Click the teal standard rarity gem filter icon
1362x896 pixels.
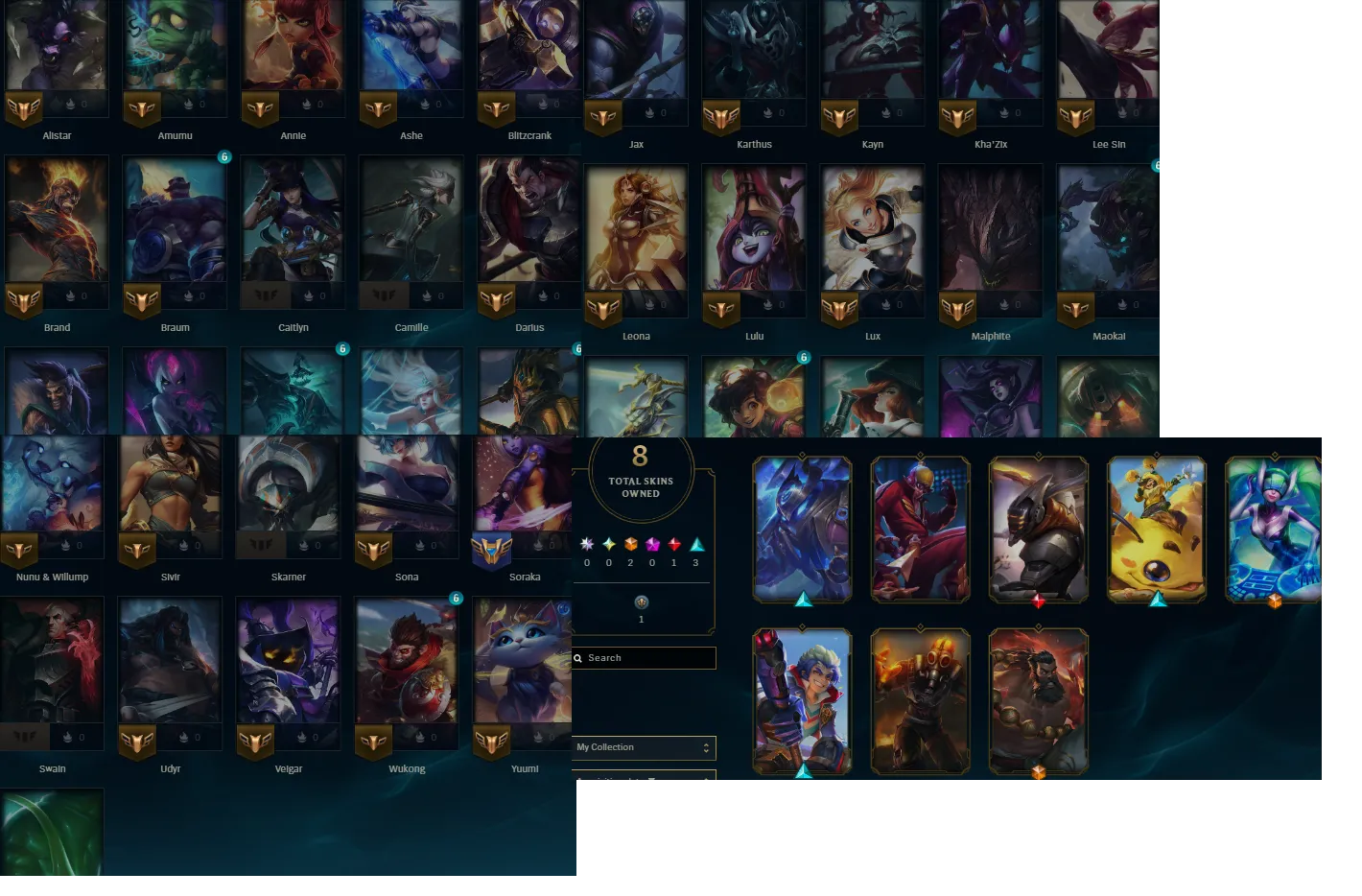click(696, 544)
